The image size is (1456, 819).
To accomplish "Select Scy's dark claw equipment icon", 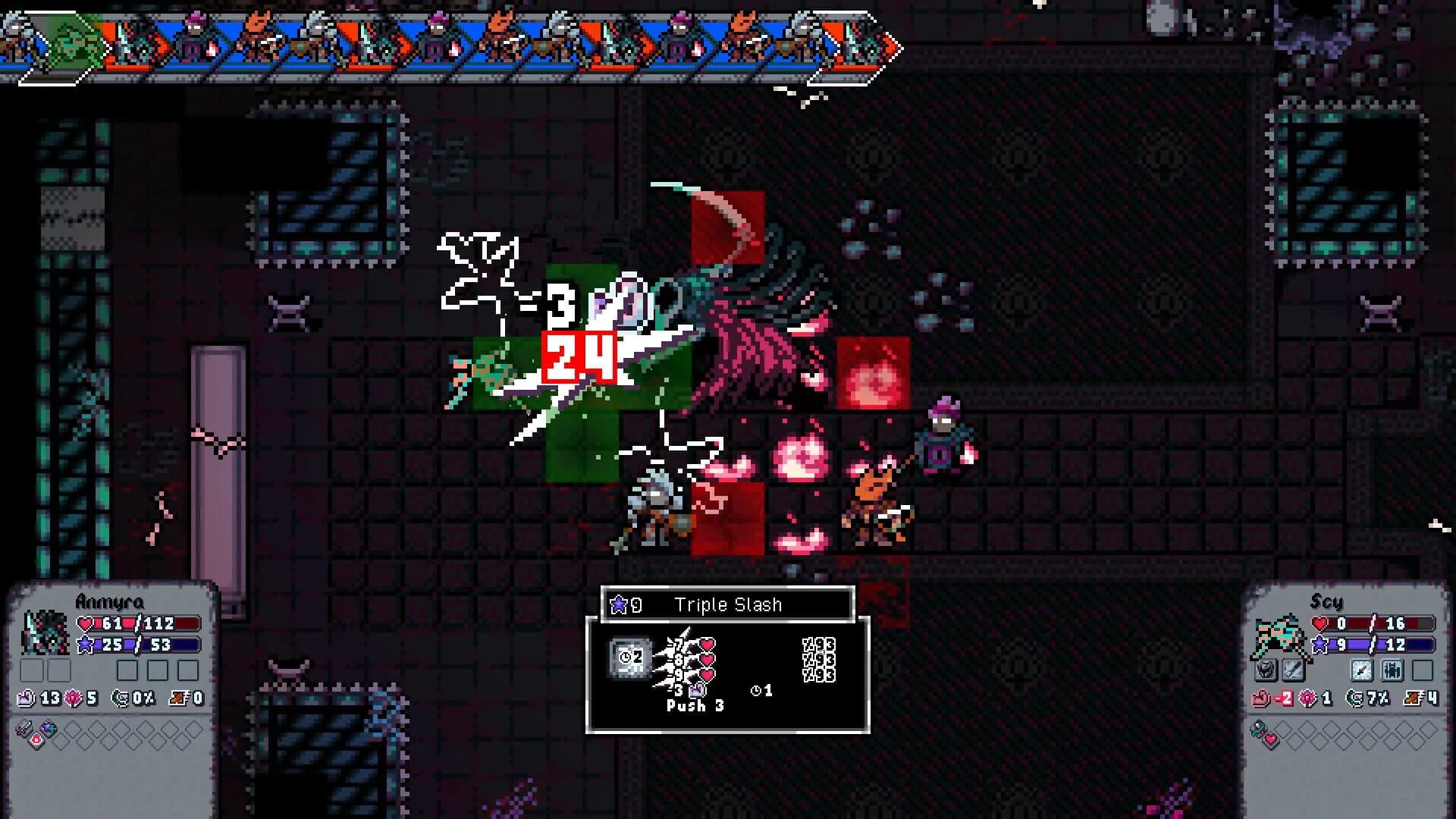I will pyautogui.click(x=1264, y=670).
